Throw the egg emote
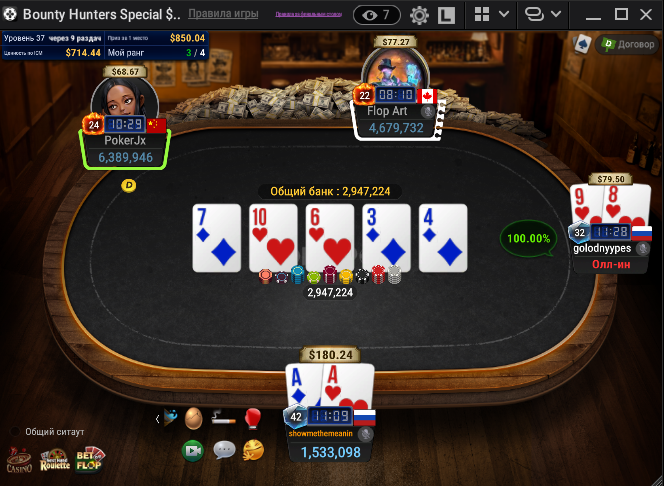The width and height of the screenshot is (664, 486). 193,418
